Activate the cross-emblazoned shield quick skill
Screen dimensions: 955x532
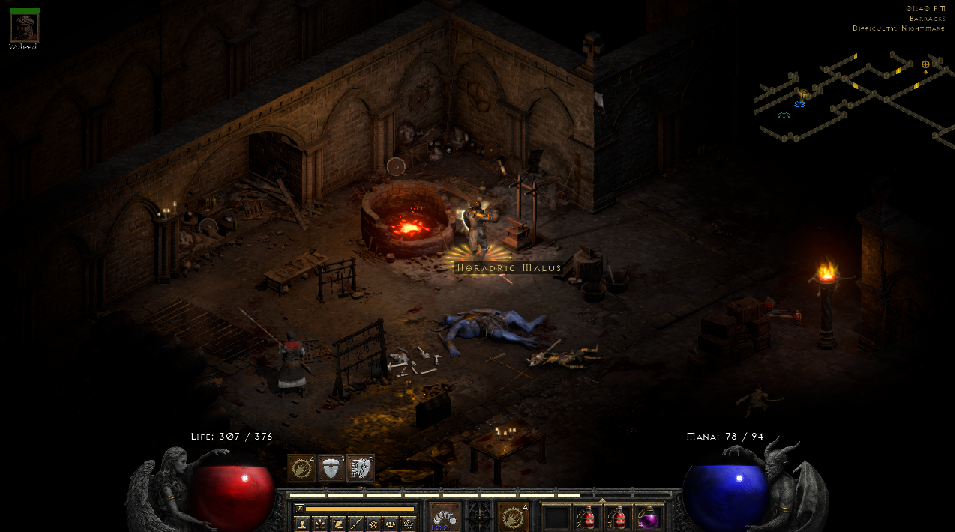(x=360, y=468)
